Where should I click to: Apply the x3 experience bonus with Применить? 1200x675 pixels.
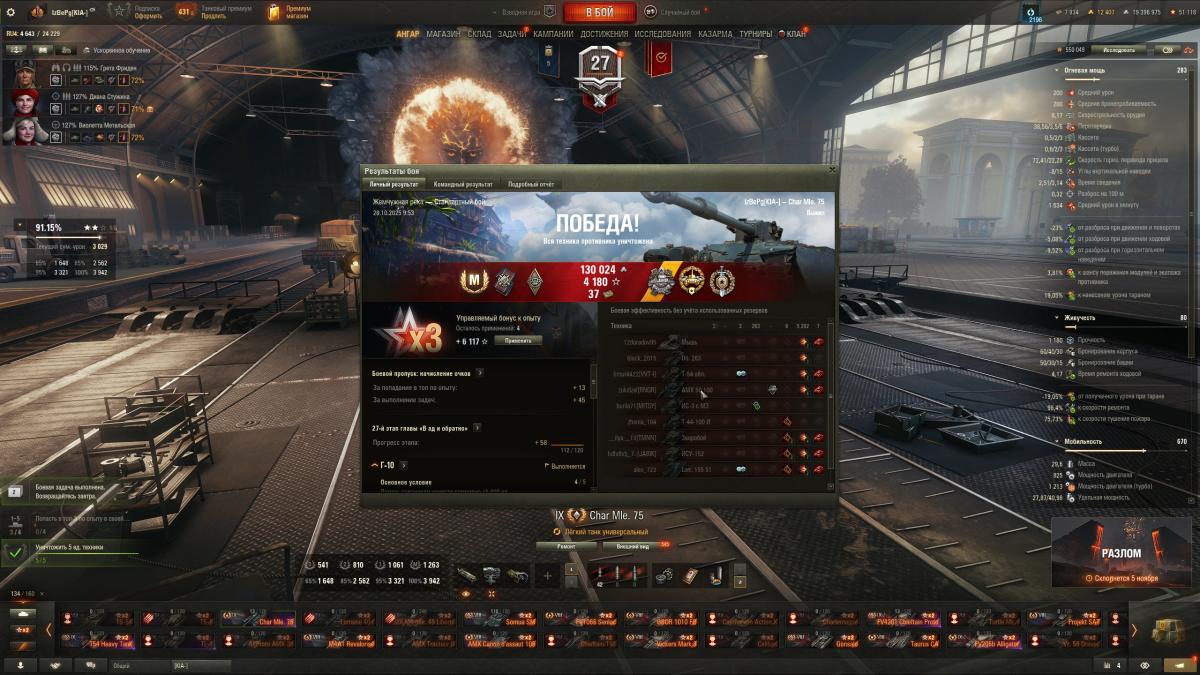click(518, 340)
